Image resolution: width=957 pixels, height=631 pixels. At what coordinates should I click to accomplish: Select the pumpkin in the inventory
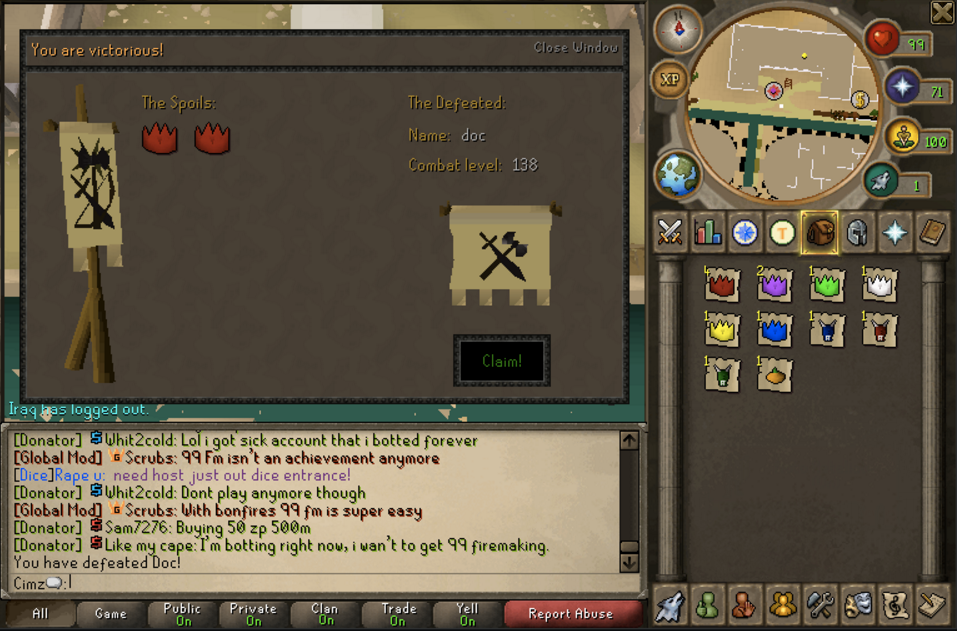click(x=773, y=375)
